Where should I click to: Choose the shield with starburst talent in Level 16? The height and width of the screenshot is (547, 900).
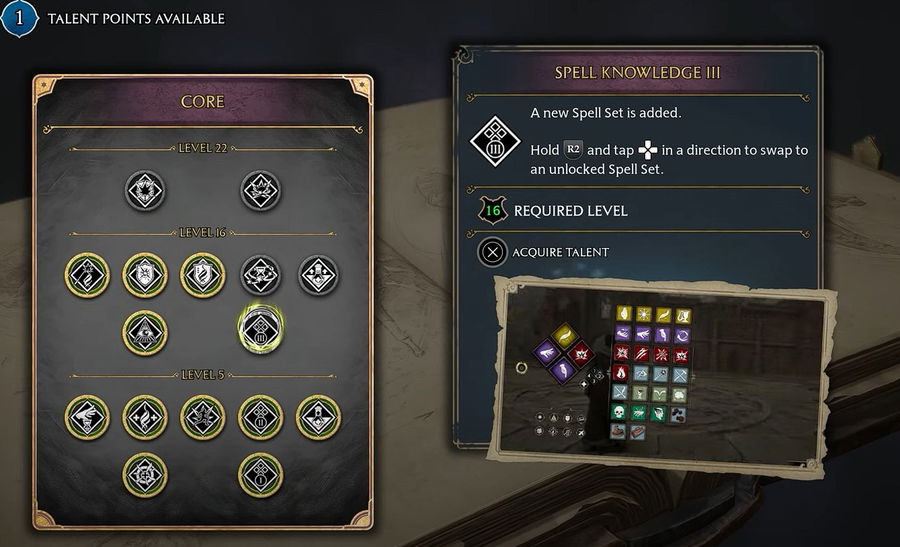pyautogui.click(x=144, y=274)
